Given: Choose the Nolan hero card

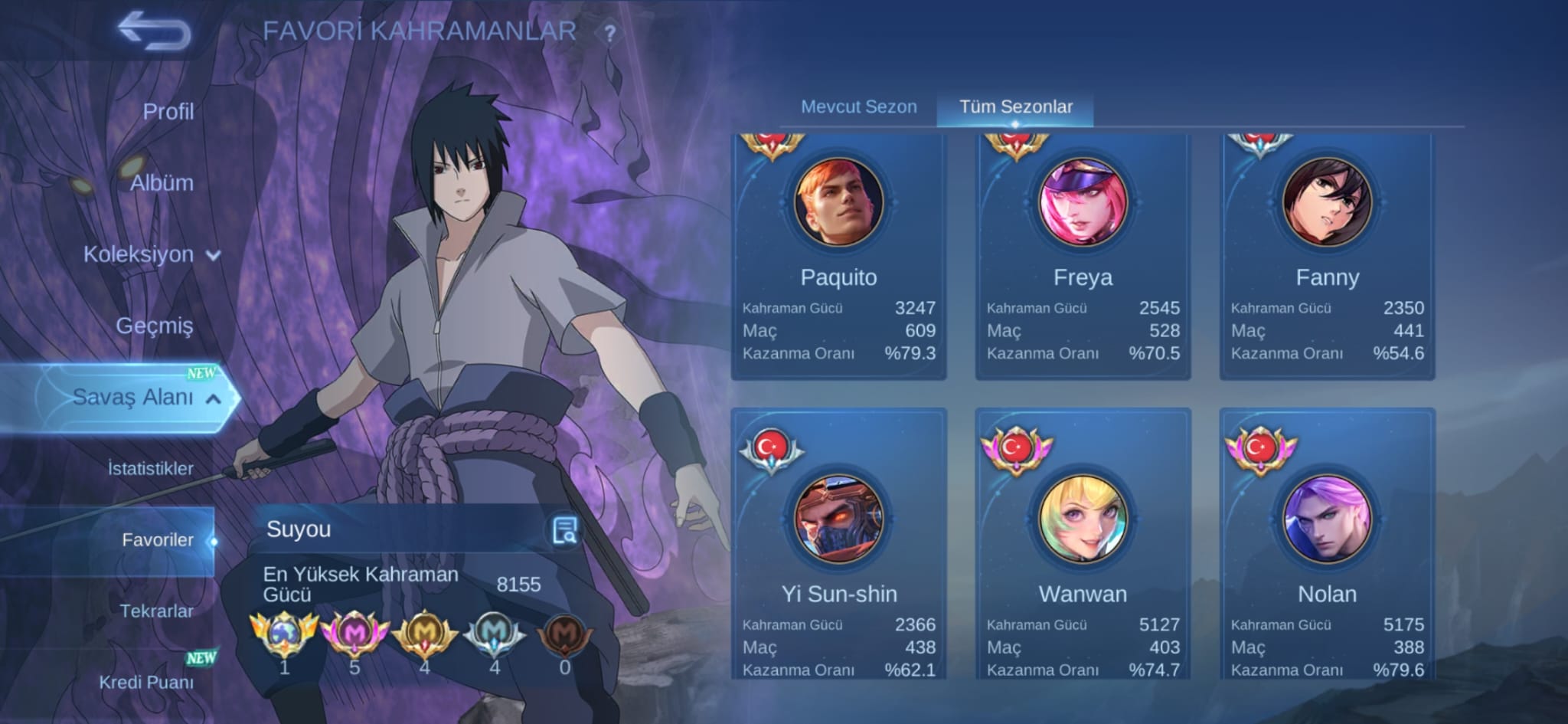Looking at the screenshot, I should 1327,544.
